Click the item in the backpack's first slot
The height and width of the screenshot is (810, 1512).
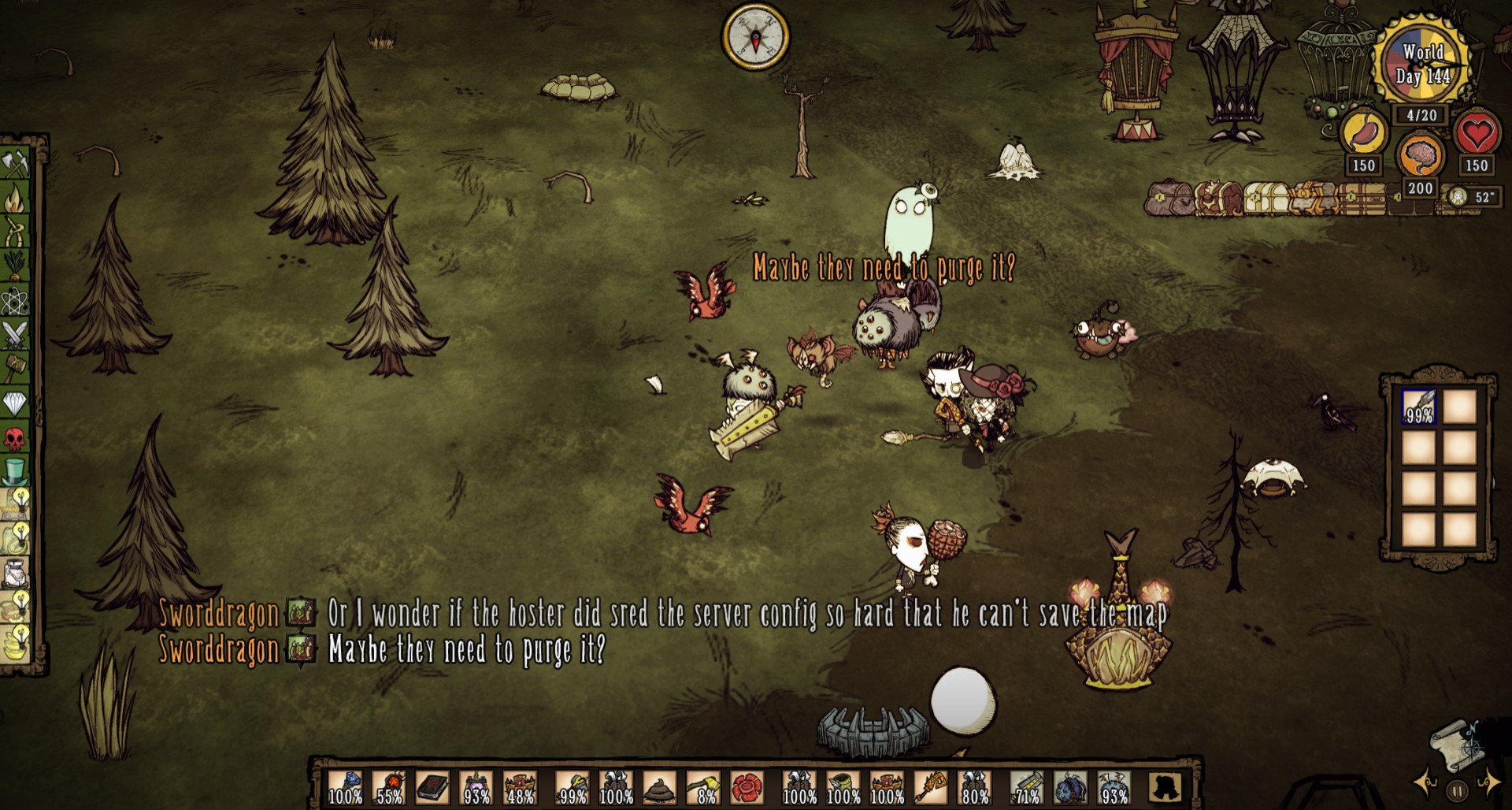(x=1419, y=407)
